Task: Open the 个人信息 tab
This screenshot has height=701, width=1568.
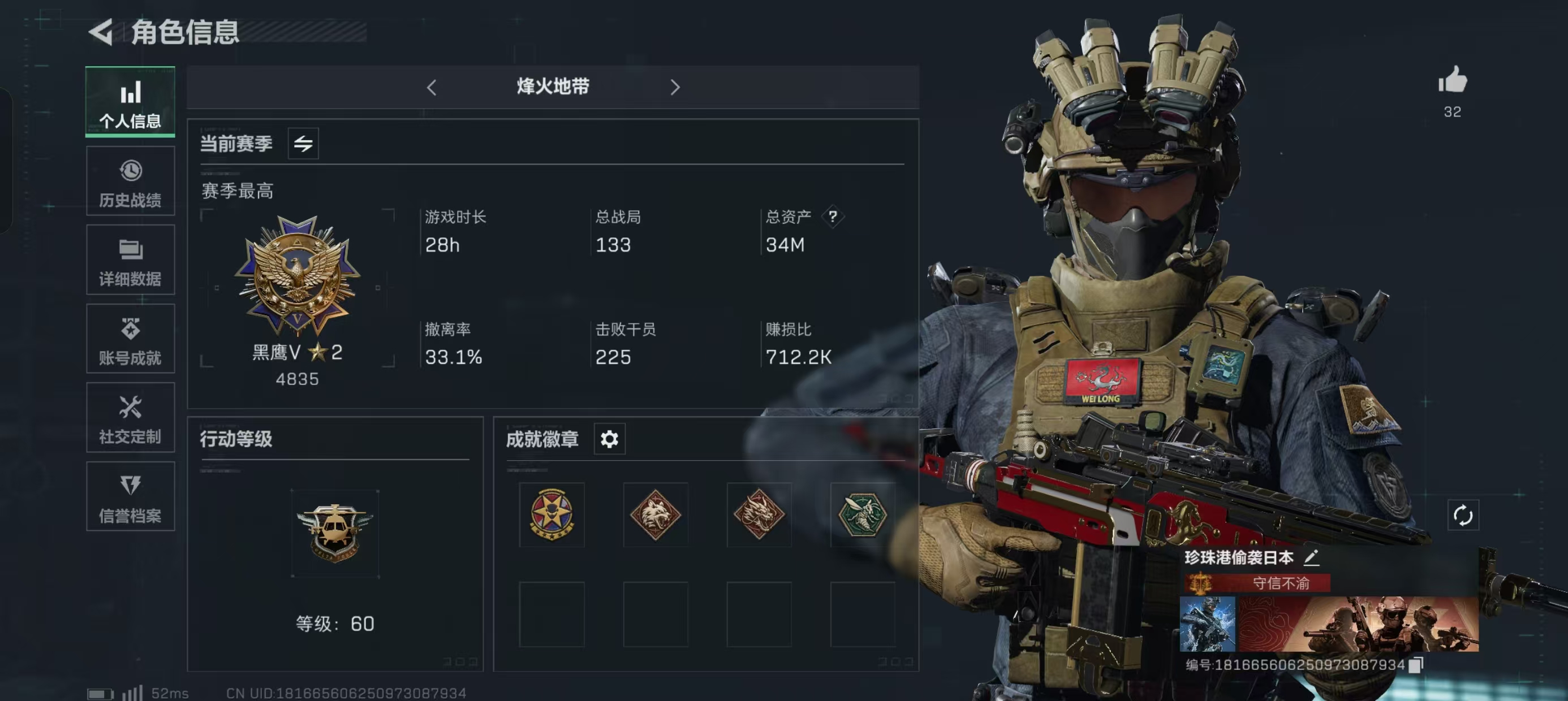Action: click(130, 102)
